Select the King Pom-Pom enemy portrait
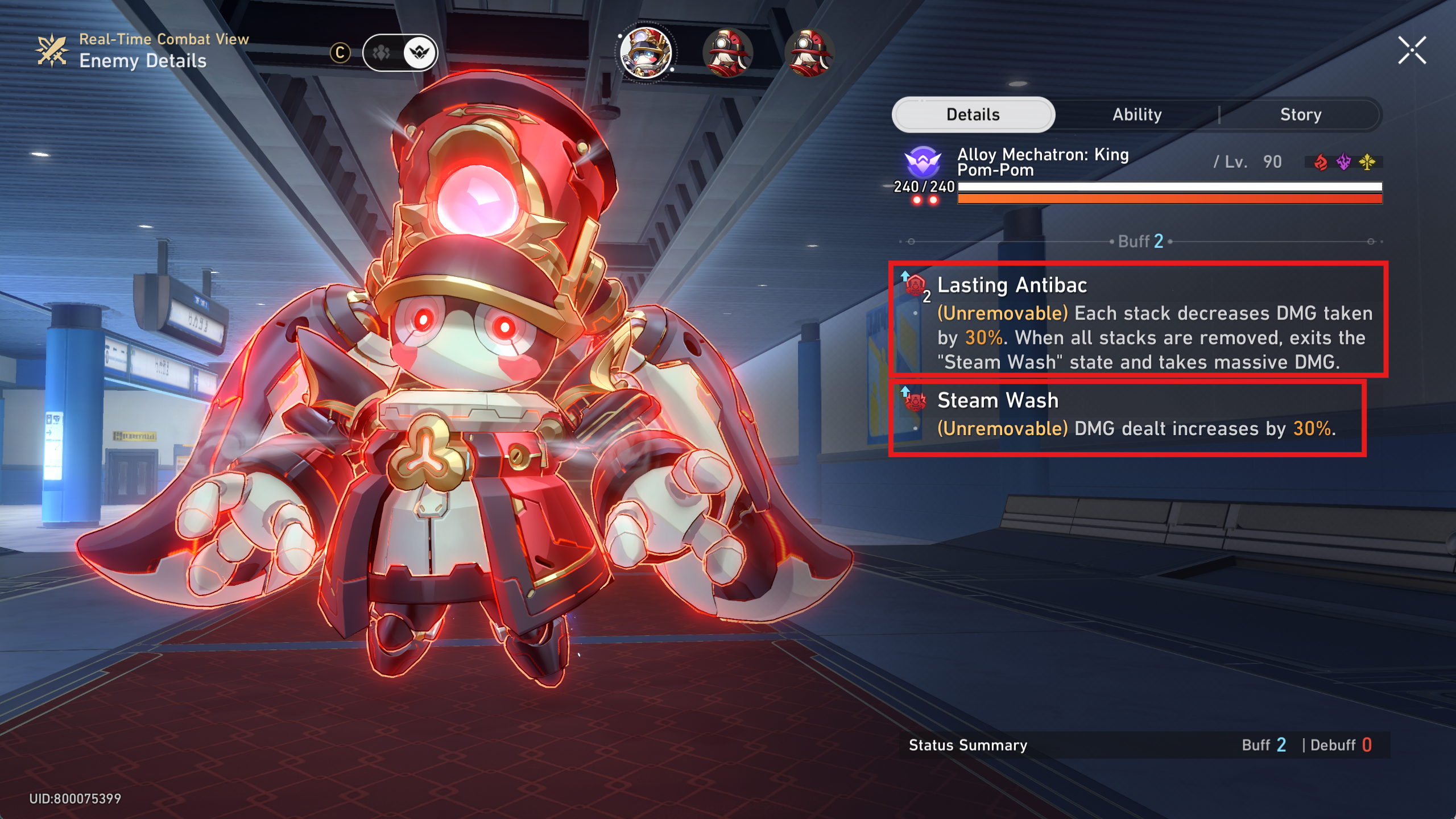Viewport: 1456px width, 819px height. [x=646, y=53]
